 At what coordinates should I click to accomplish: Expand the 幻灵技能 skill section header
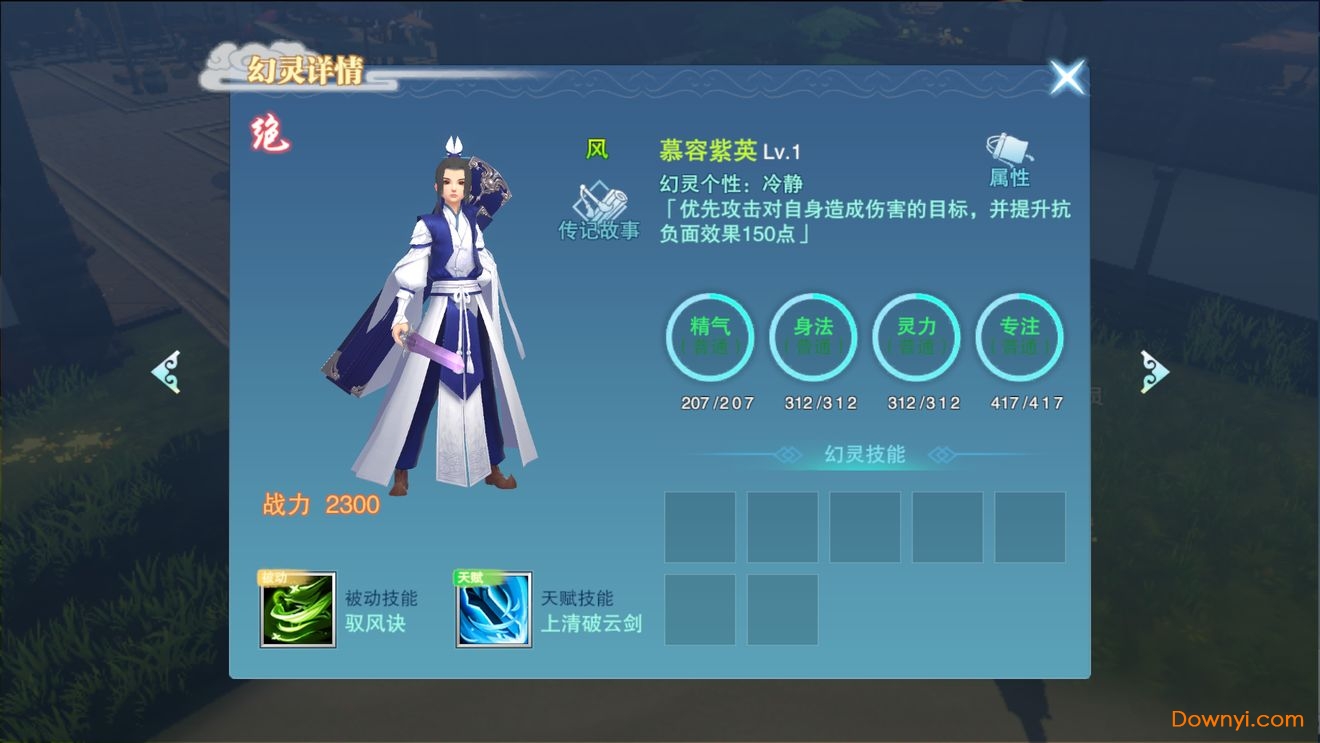tap(864, 454)
